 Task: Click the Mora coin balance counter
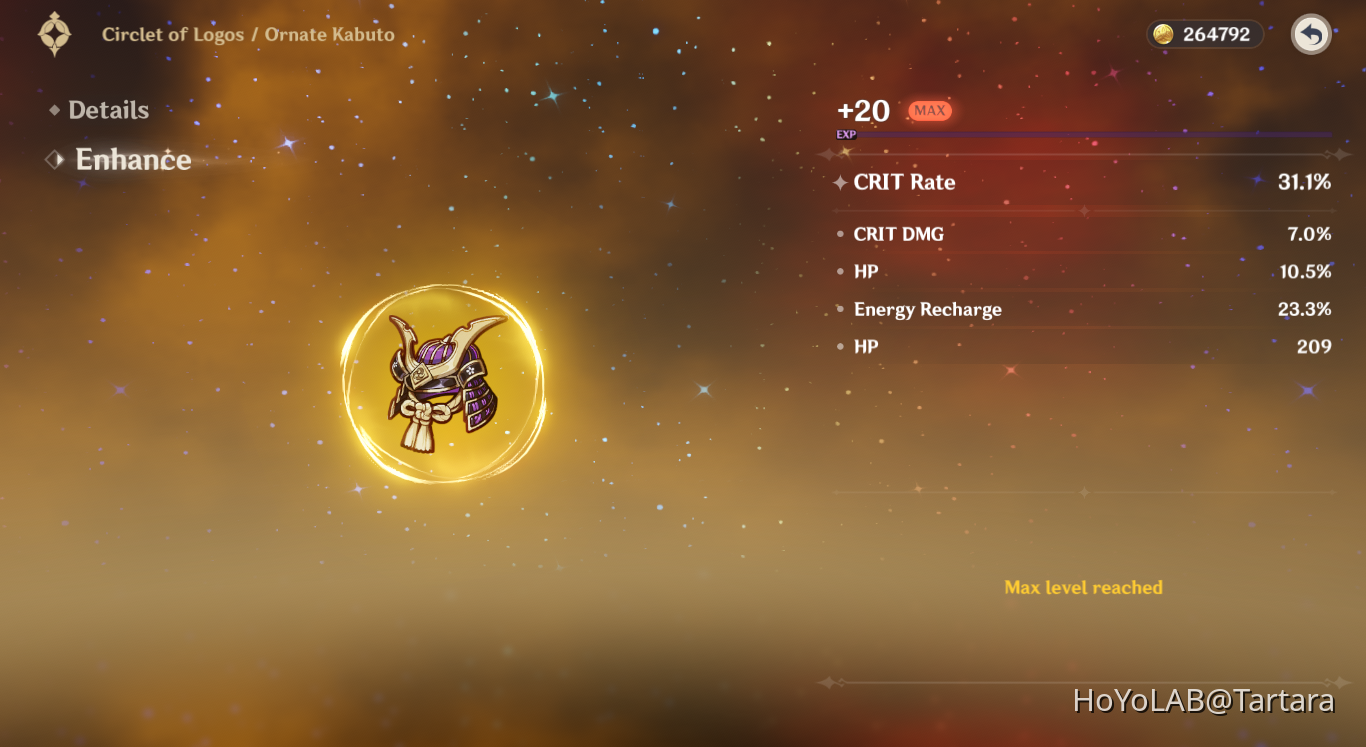(1204, 34)
